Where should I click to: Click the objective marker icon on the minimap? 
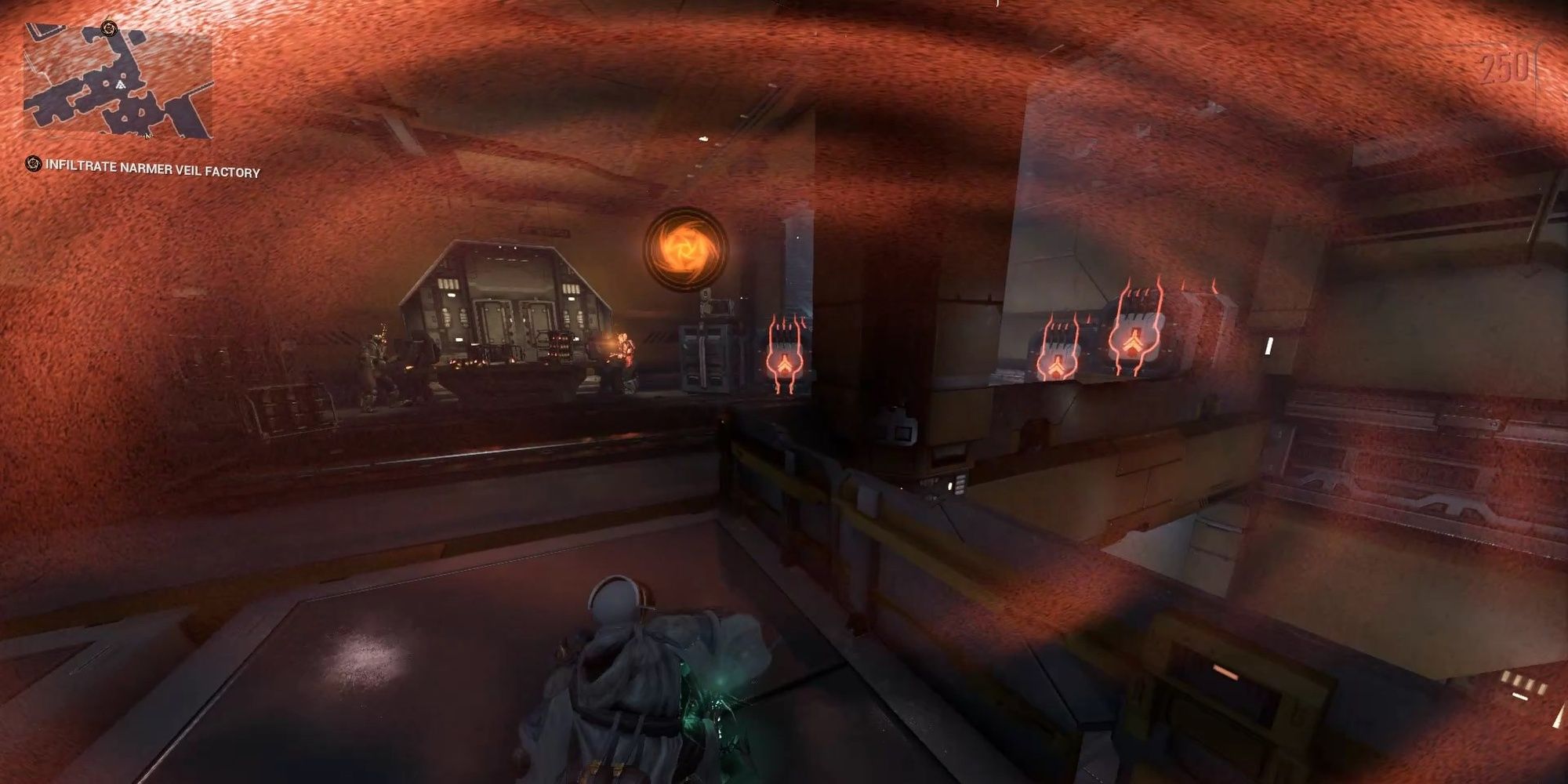109,28
